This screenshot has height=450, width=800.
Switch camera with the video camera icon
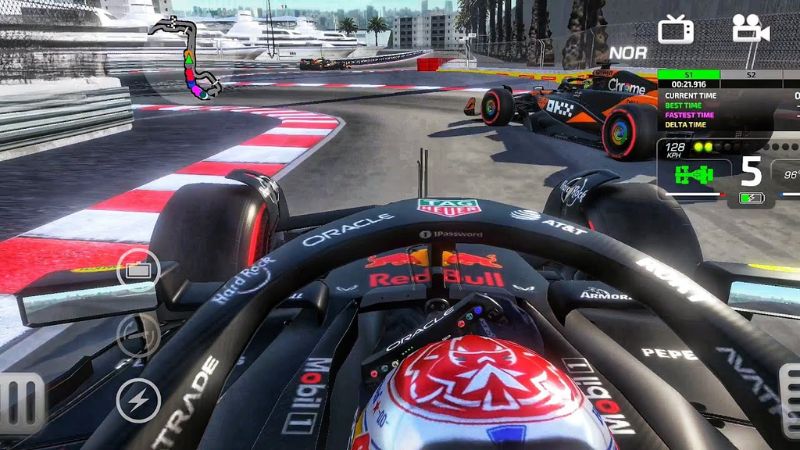tap(750, 28)
